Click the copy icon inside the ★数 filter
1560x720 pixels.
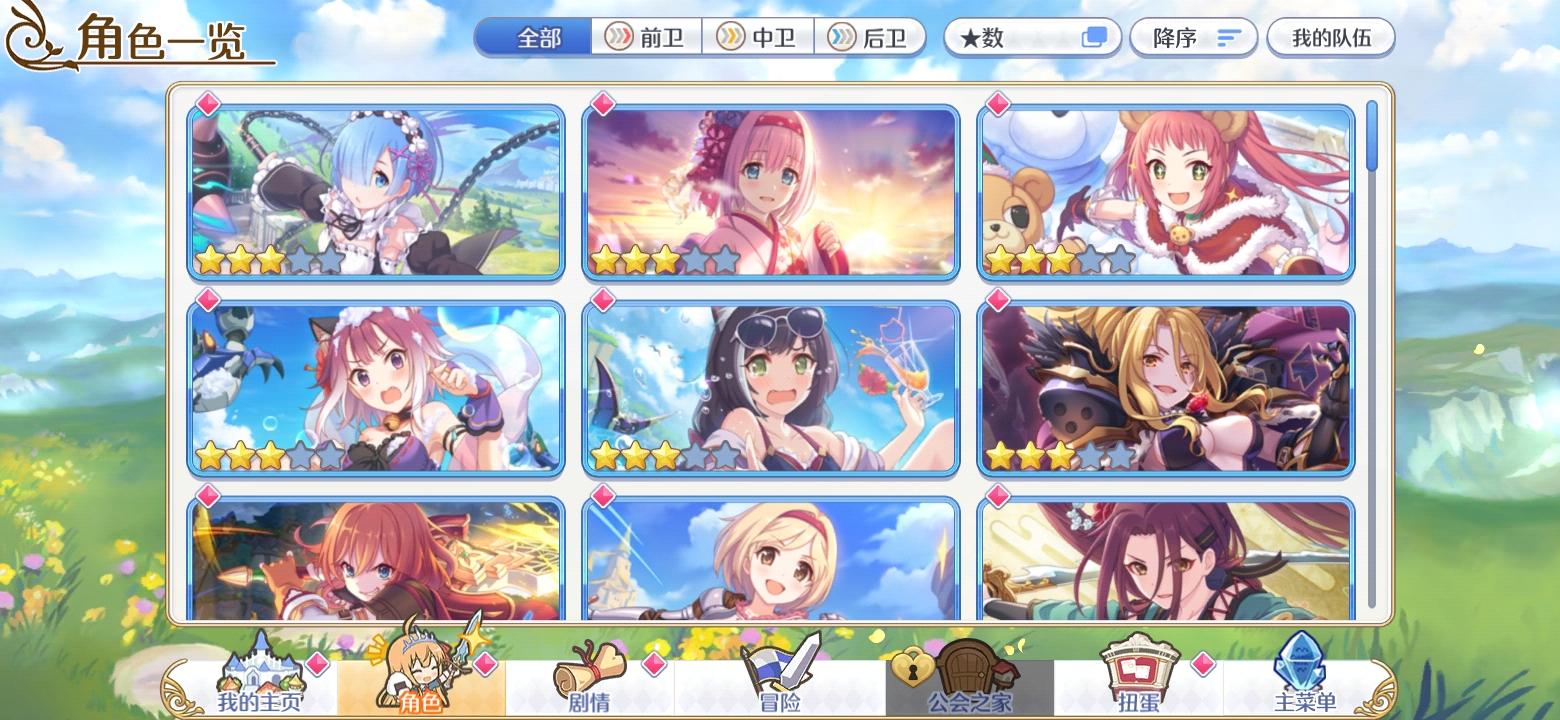coord(1096,36)
